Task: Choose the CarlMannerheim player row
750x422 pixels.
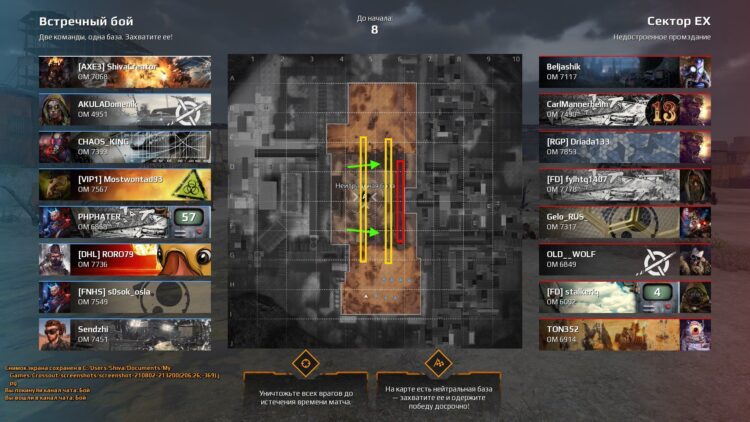Action: (x=624, y=109)
